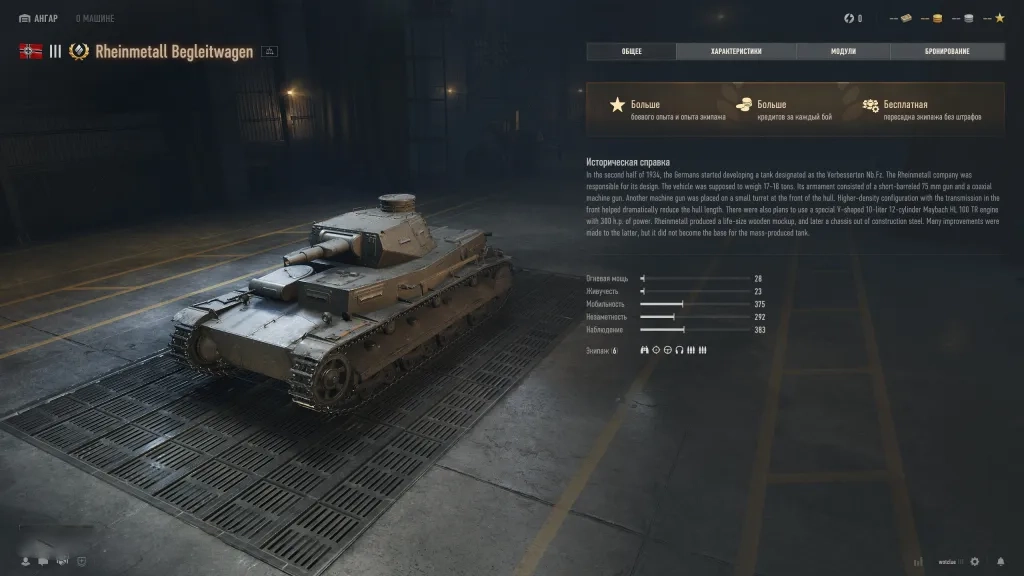This screenshot has height=576, width=1024.
Task: Open the chat speech bubble icon
Action: [43, 561]
